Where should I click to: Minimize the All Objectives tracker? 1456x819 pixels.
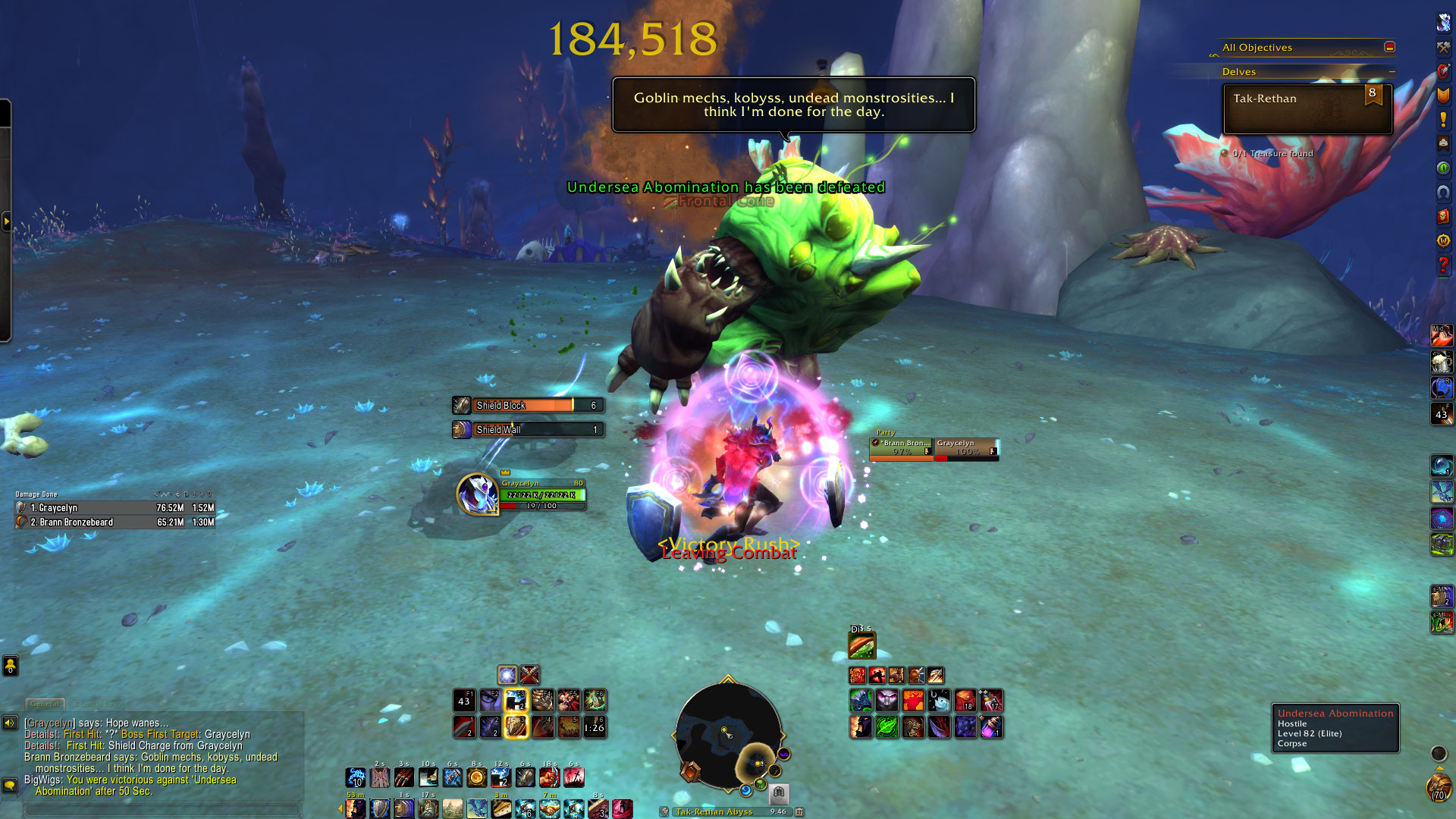pos(1389,47)
